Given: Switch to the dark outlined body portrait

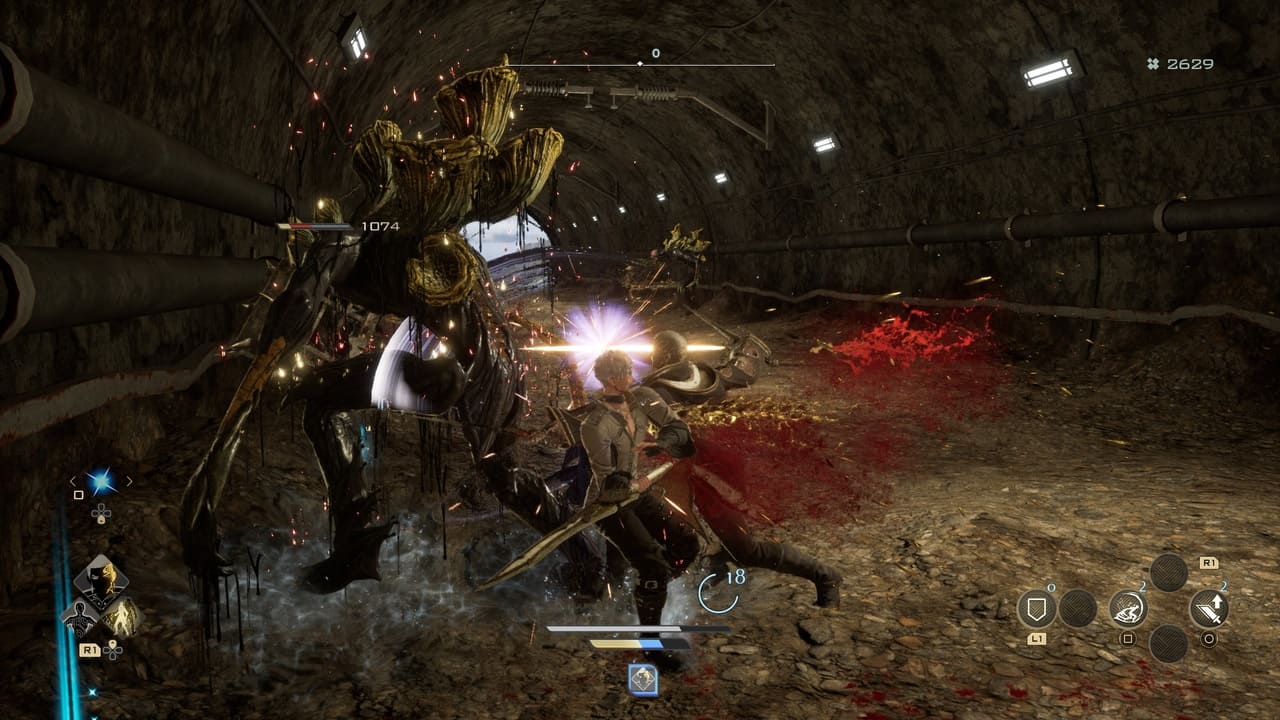Looking at the screenshot, I should tap(79, 618).
